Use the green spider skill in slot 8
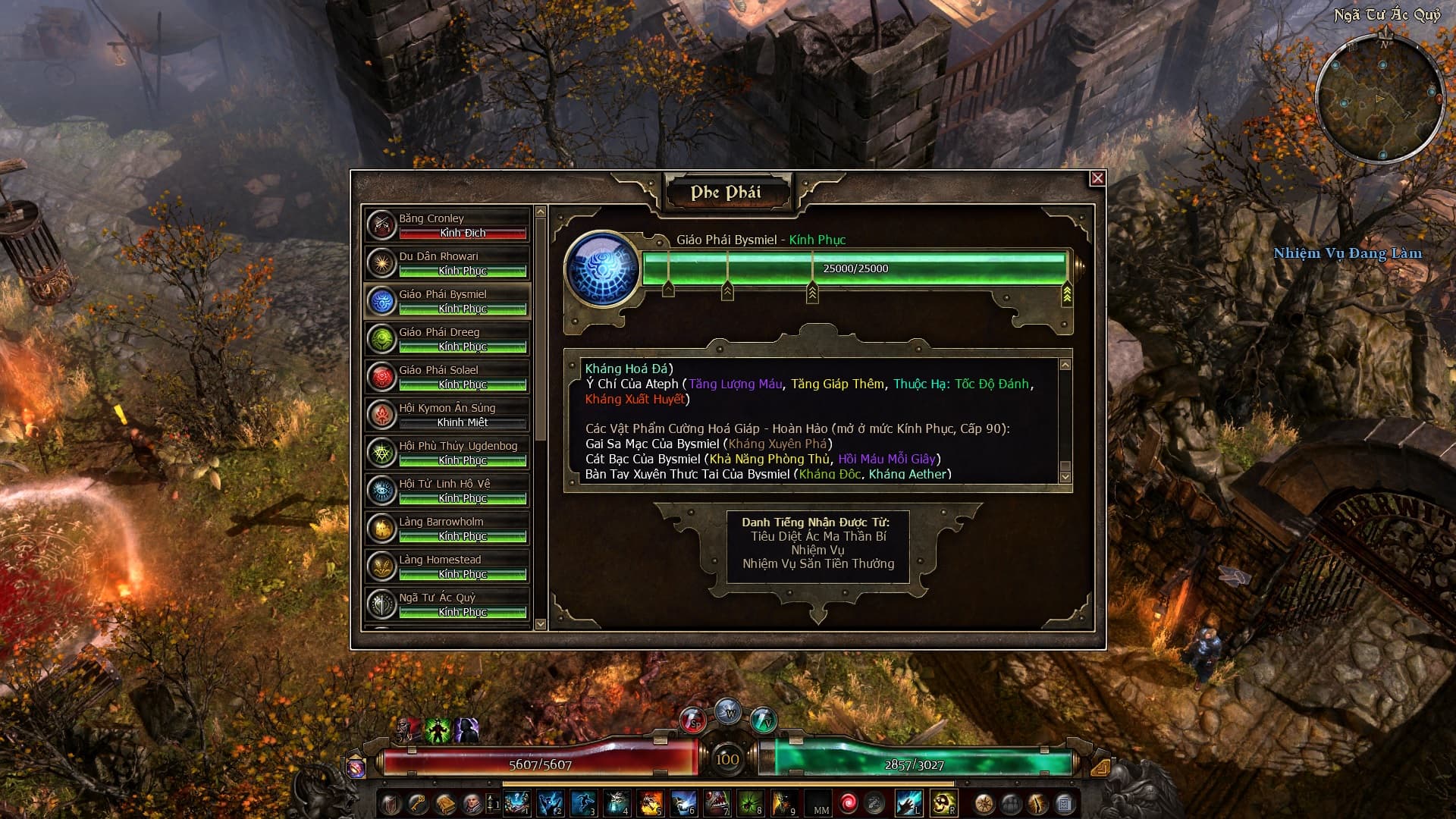Image resolution: width=1456 pixels, height=819 pixels. coord(749,803)
